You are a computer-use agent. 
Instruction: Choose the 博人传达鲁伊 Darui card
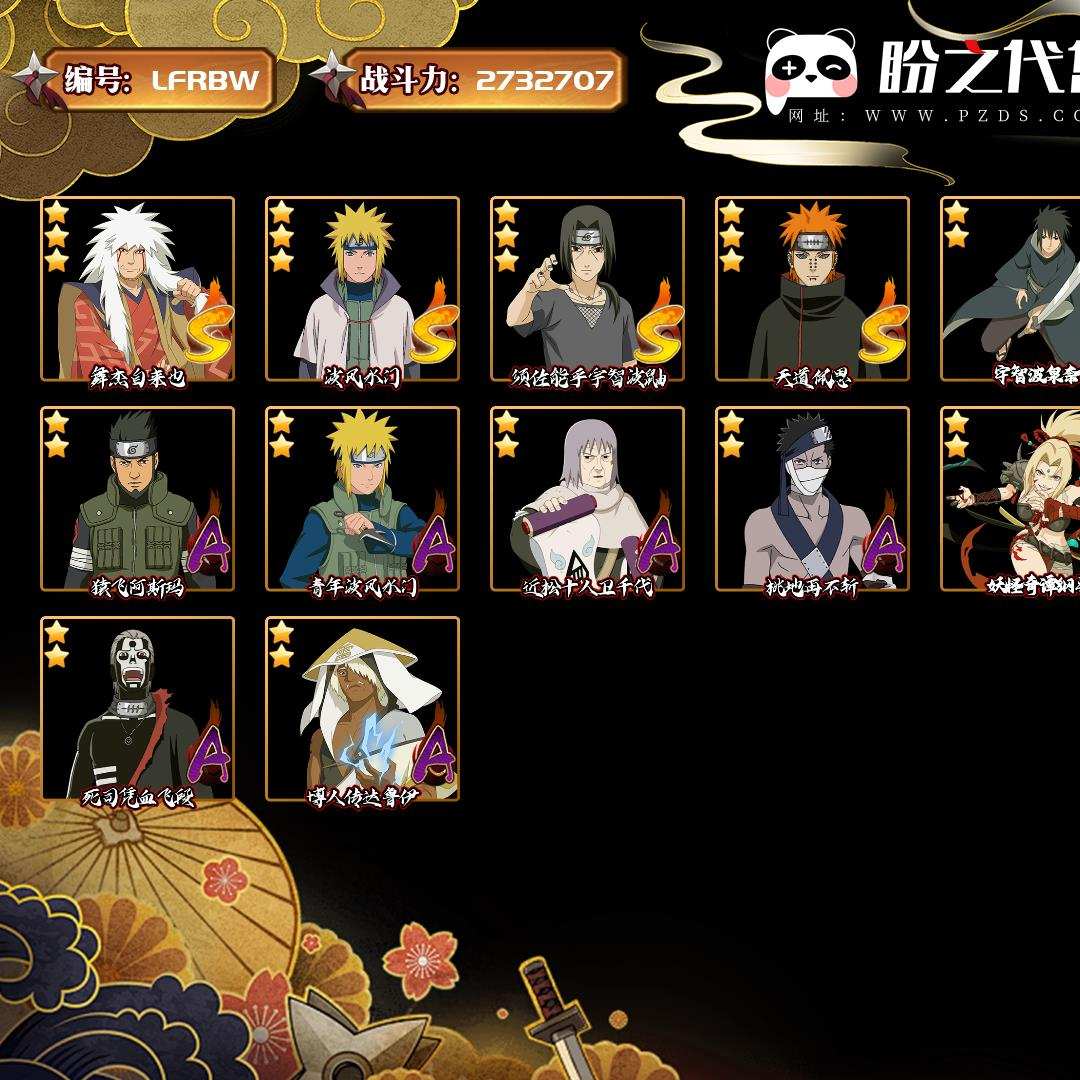coord(362,709)
